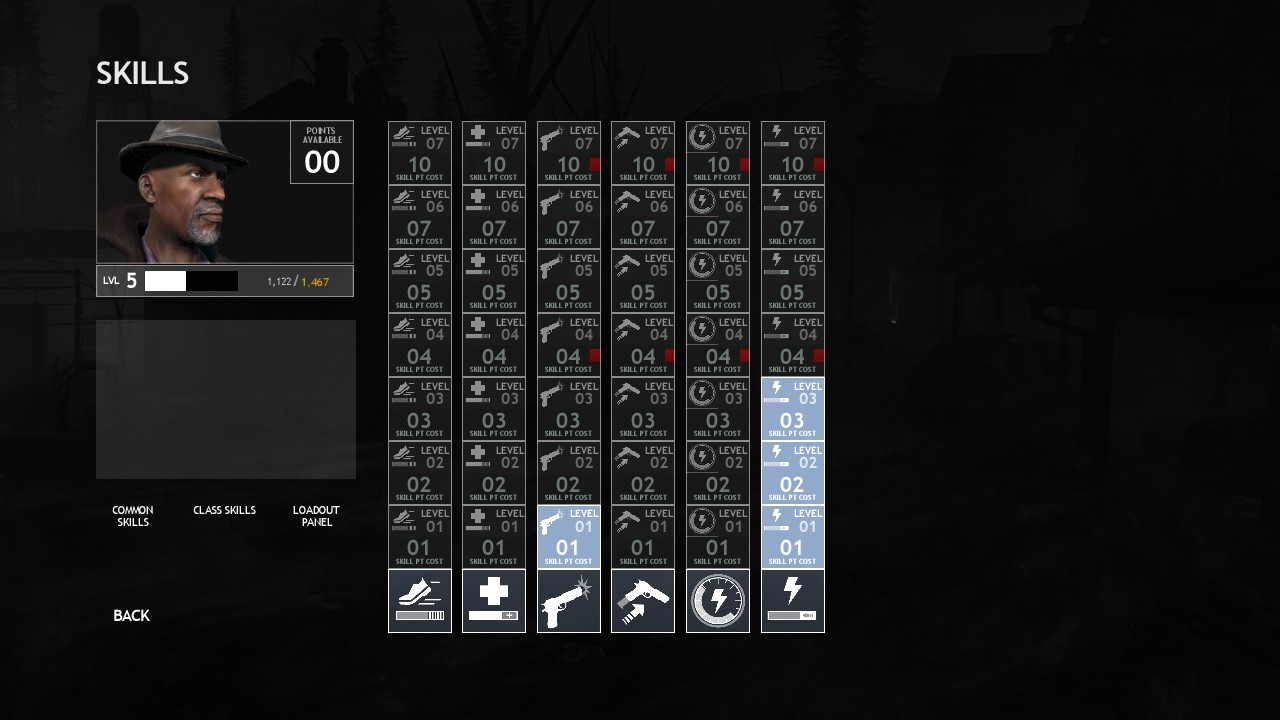Open the Class Skills tab
1280x720 pixels.
(224, 511)
